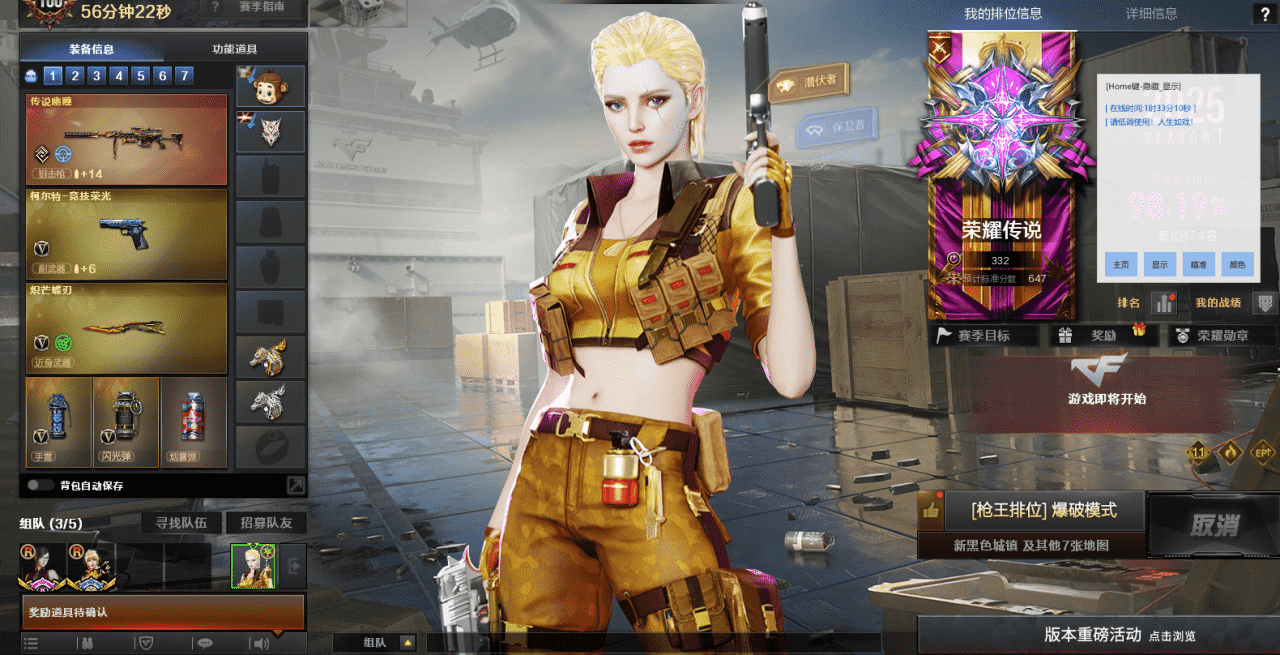1280x655 pixels.
Task: Cancel matchmaking with 取消 button
Action: pyautogui.click(x=1213, y=525)
